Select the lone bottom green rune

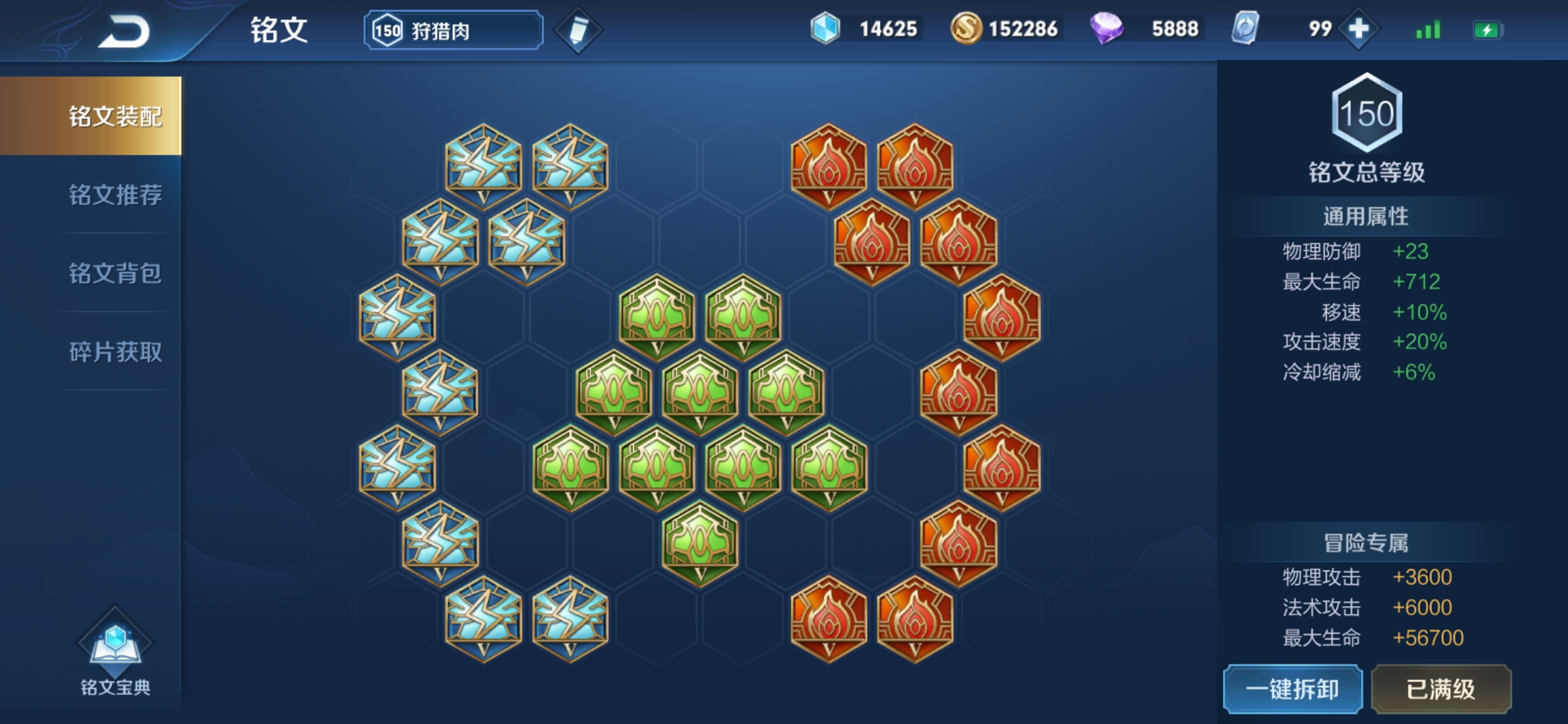pyautogui.click(x=700, y=543)
